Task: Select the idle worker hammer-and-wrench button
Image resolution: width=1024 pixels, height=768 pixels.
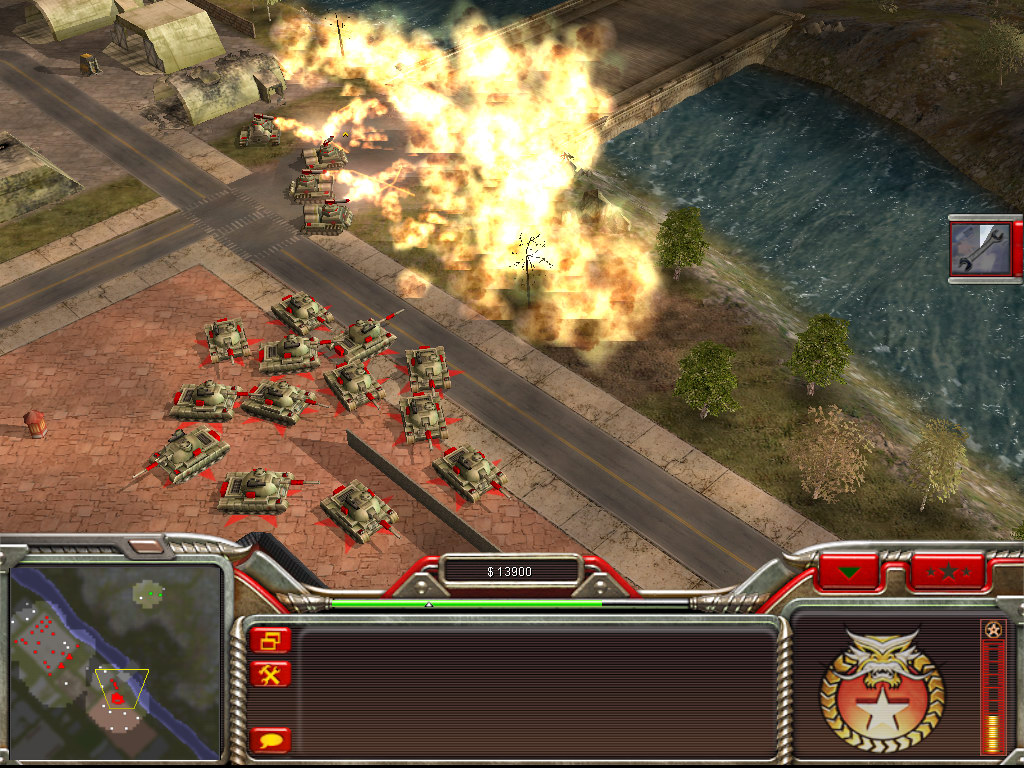Action: pos(271,674)
